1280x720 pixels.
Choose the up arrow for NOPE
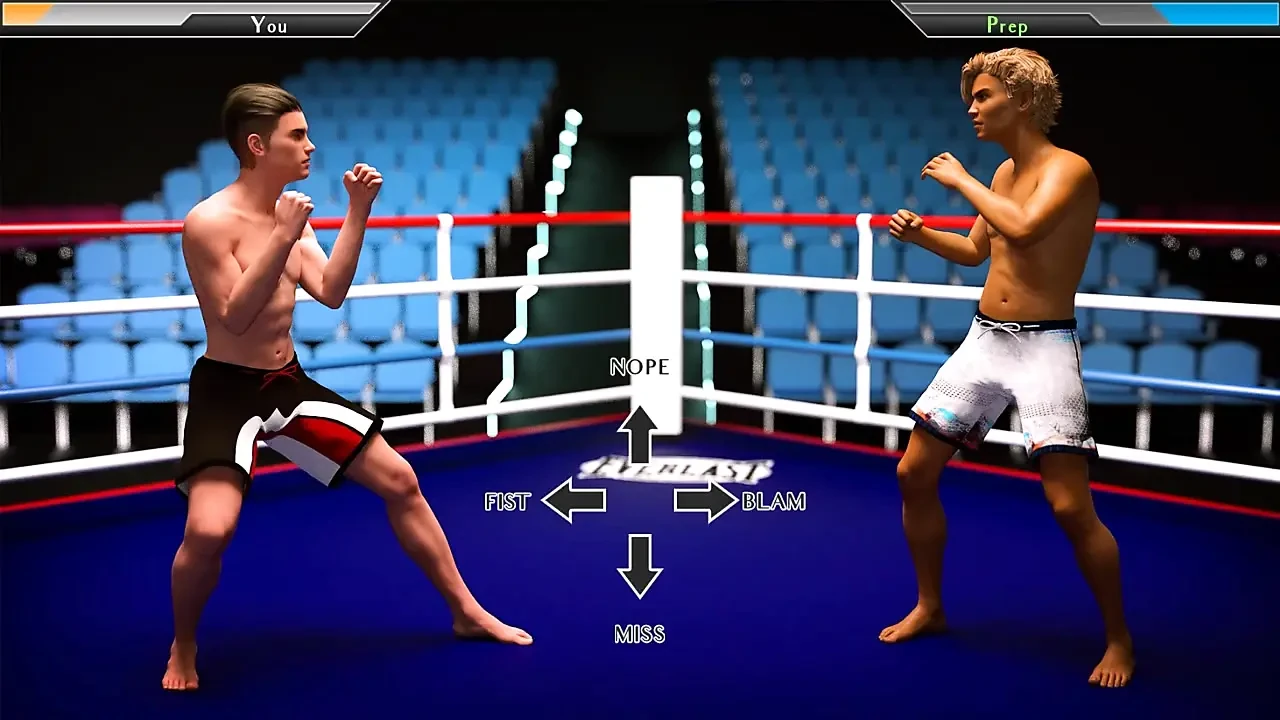pos(639,433)
